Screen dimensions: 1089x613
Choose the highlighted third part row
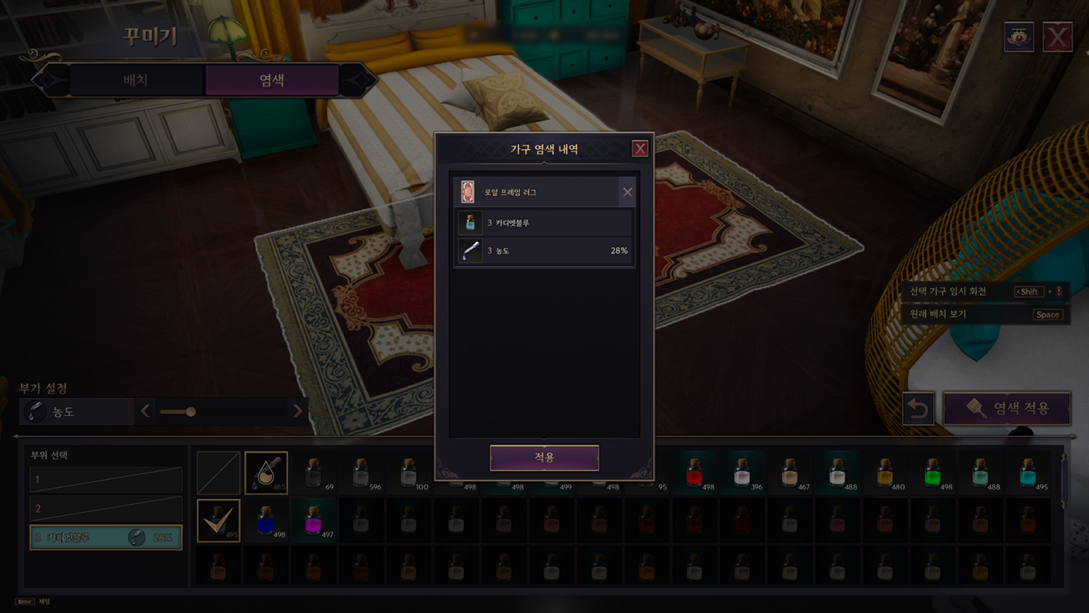click(106, 537)
